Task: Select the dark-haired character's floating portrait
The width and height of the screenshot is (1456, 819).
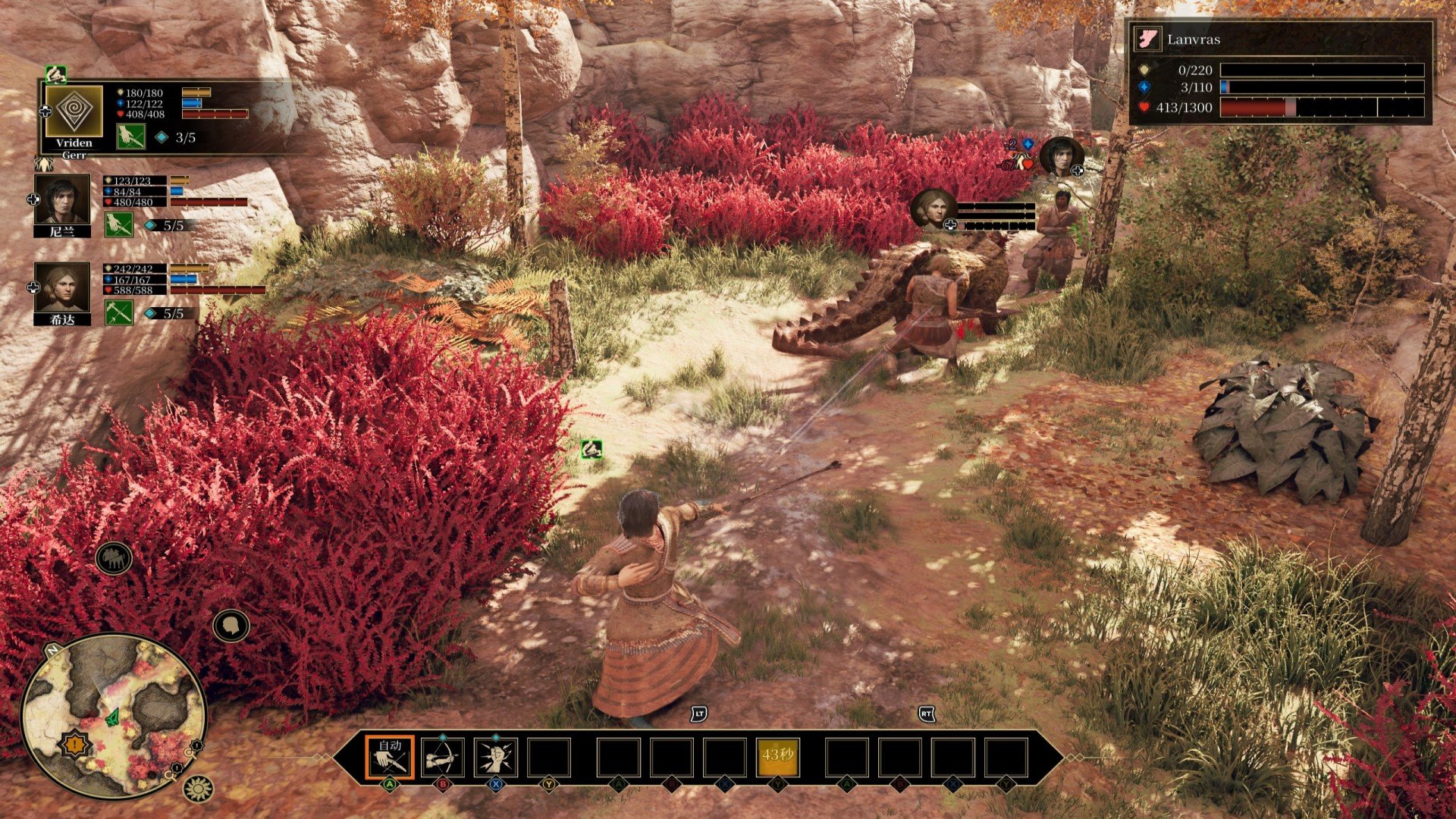Action: [1060, 156]
